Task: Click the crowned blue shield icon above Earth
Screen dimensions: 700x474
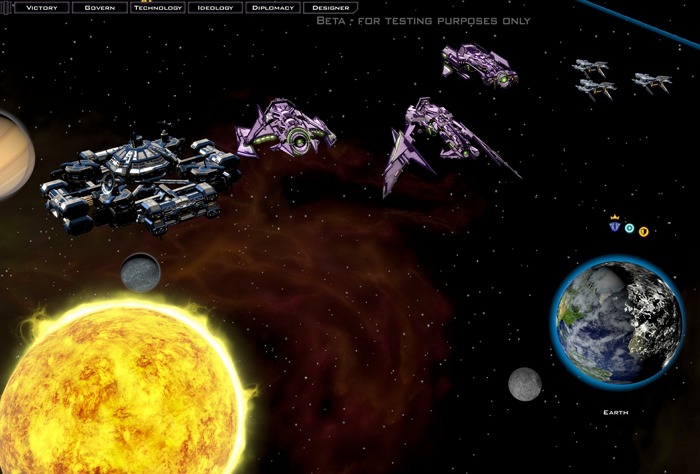Action: click(615, 227)
